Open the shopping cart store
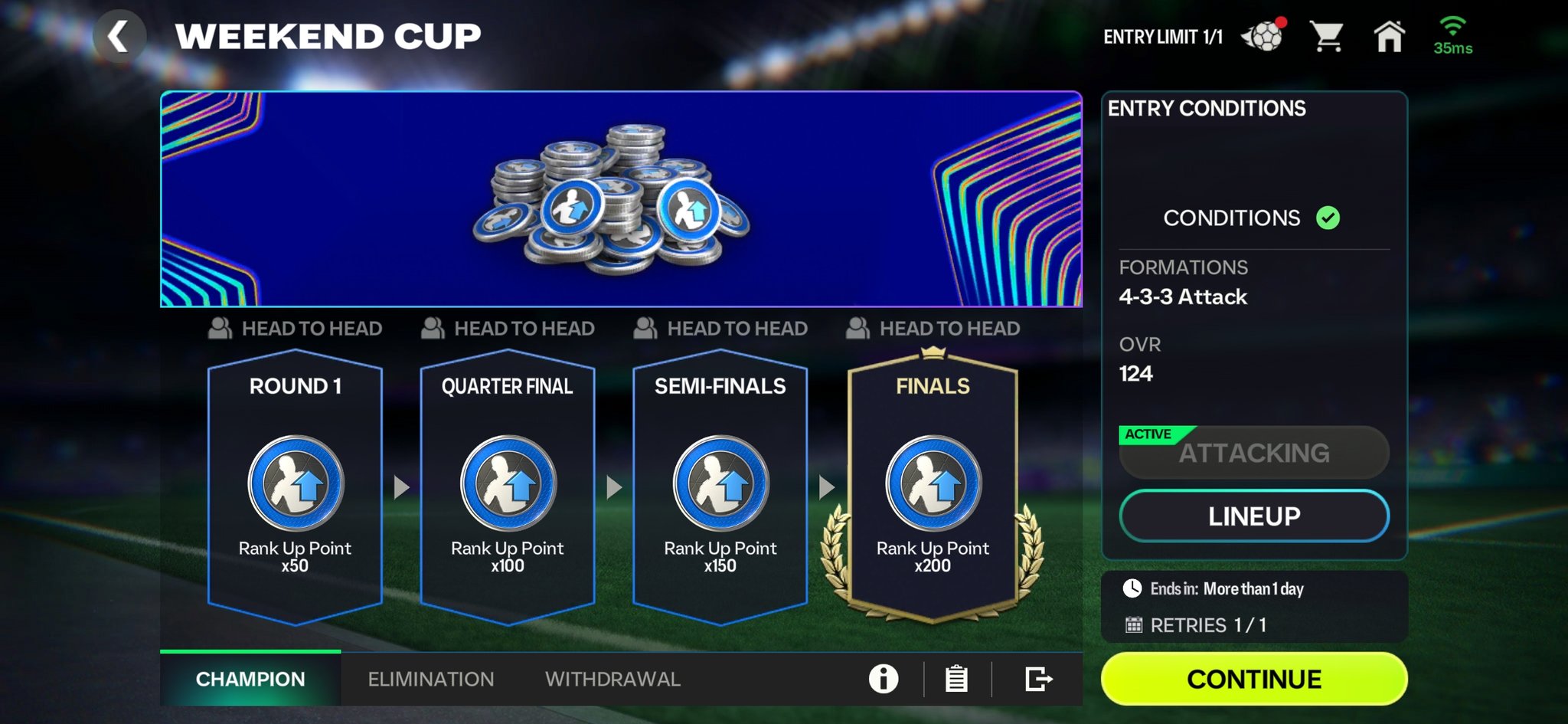Screen dimensions: 1568x724 [x=1326, y=36]
